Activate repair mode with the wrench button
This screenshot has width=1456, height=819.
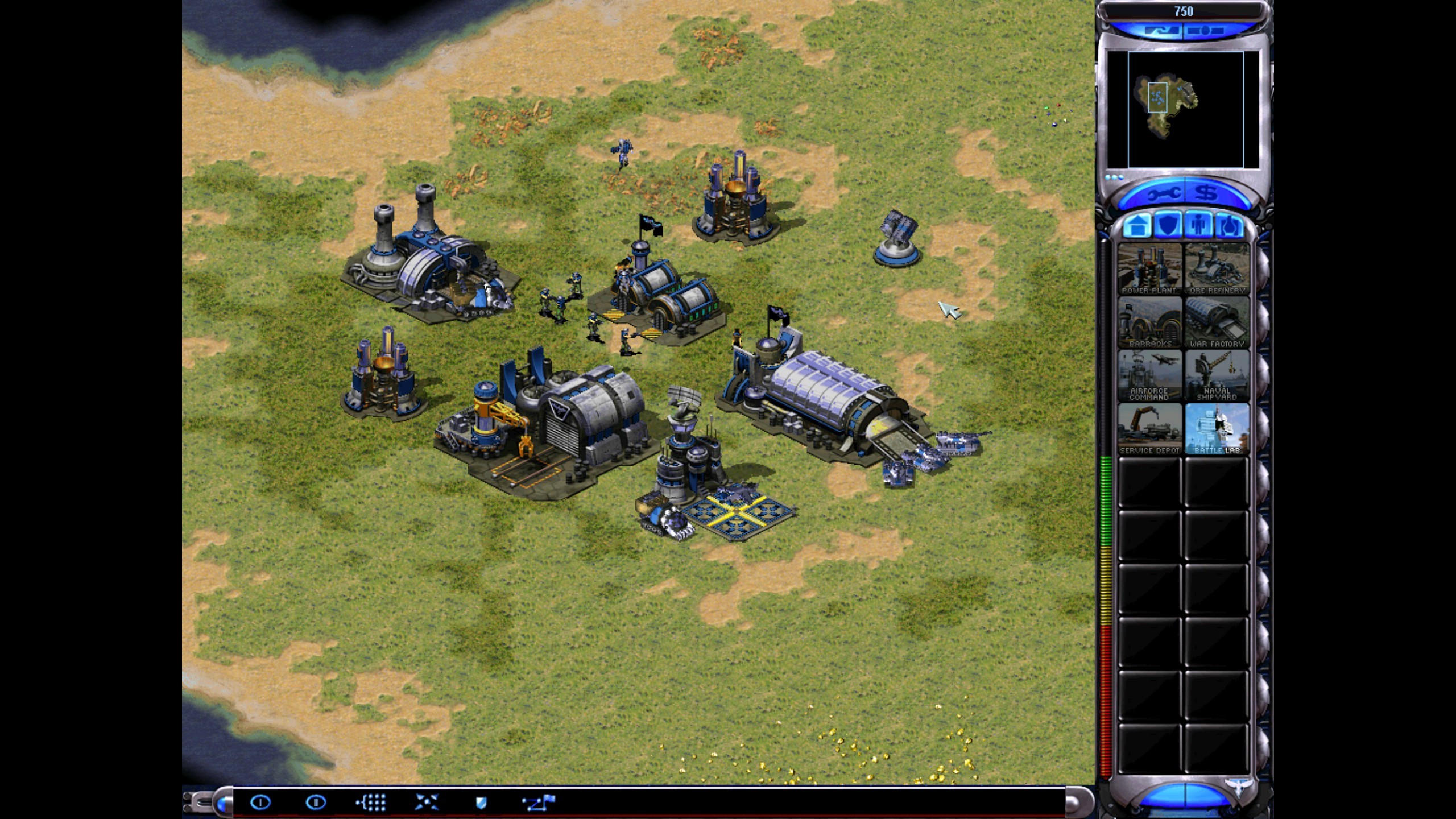click(1161, 195)
